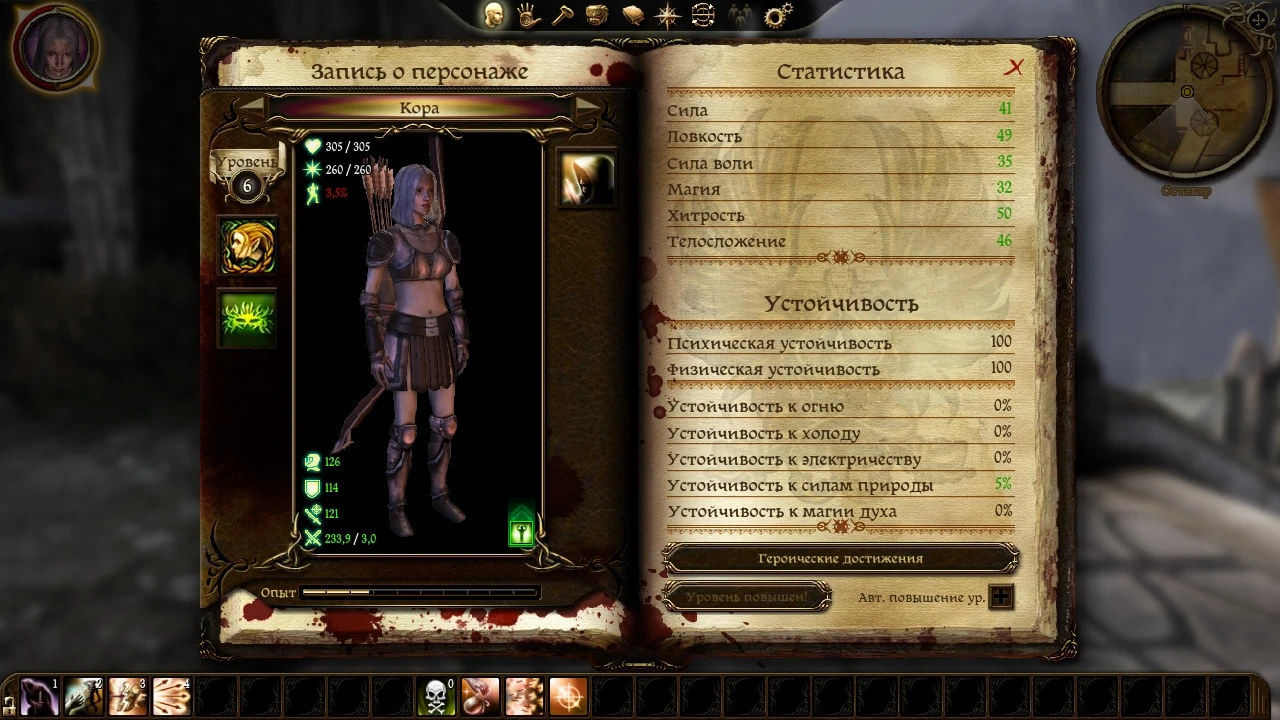Viewport: 1280px width, 720px height.
Task: Open Героические достижения
Action: [840, 558]
